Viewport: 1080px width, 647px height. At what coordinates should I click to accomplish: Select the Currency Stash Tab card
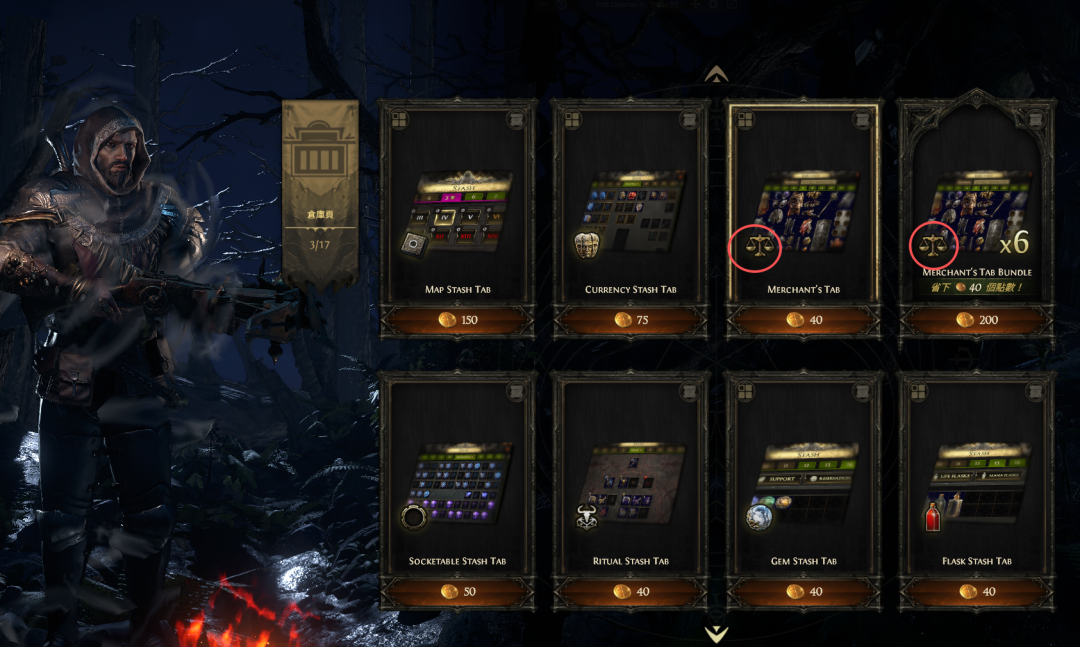(630, 210)
